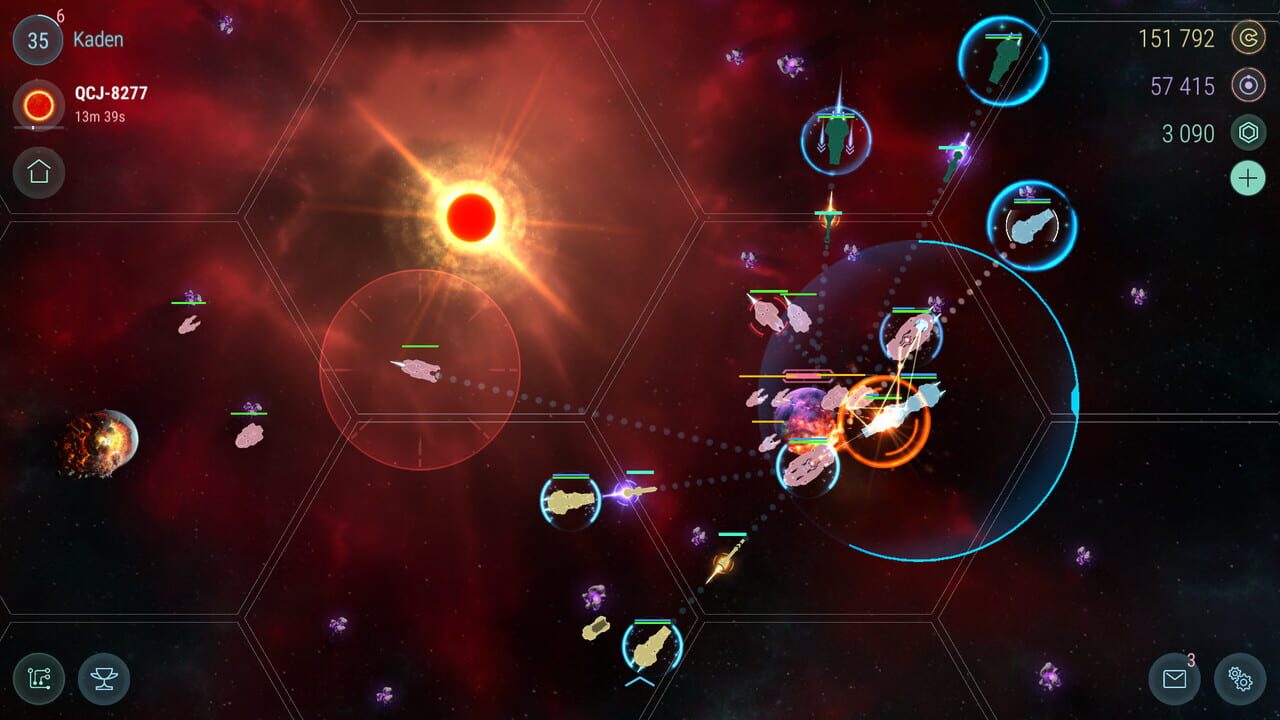
Task: Open the Kaden player profile avatar
Action: click(x=37, y=40)
